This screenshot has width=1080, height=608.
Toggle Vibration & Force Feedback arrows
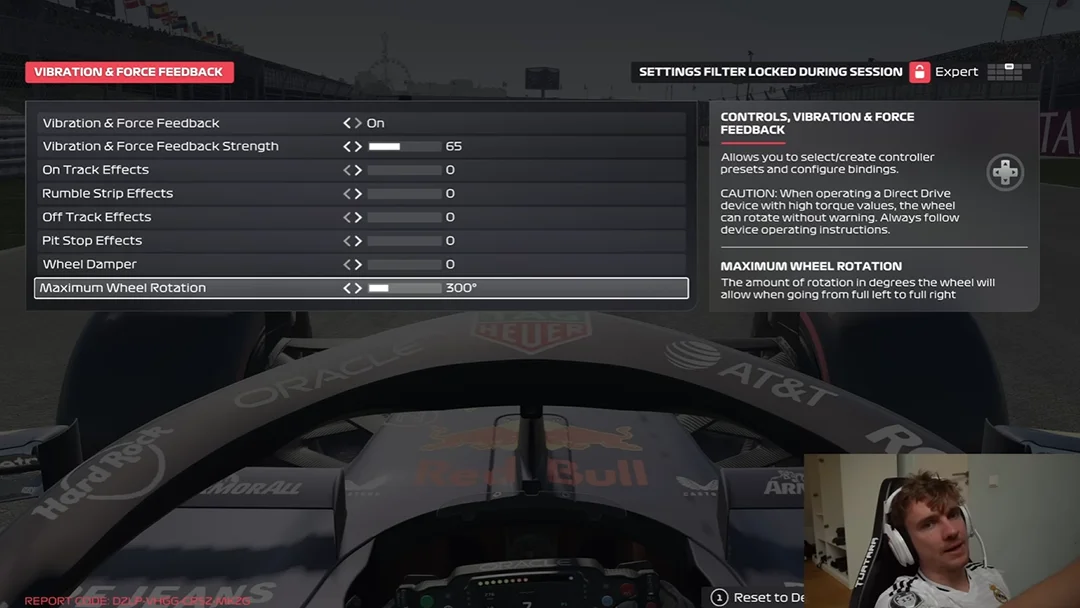(x=352, y=123)
